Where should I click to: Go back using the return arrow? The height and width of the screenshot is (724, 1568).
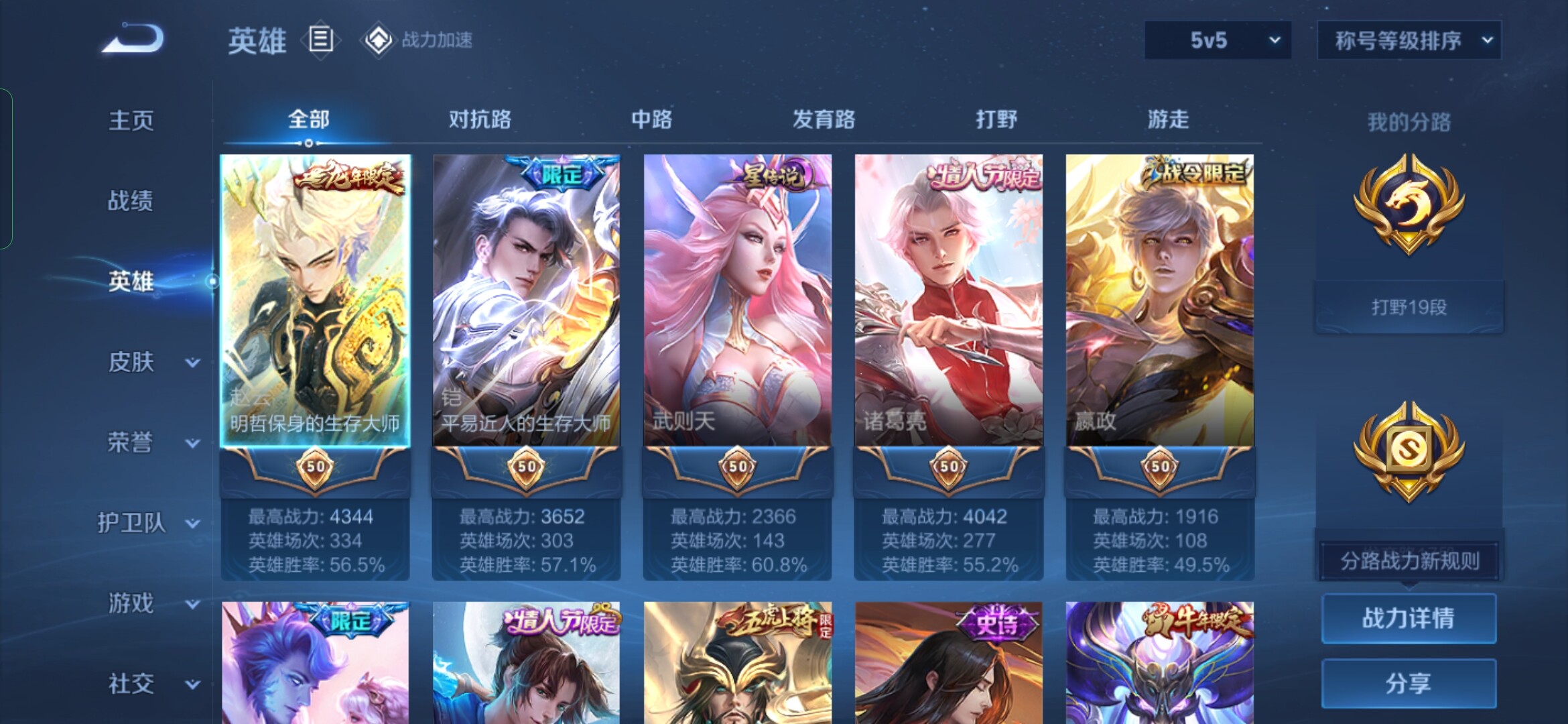pos(133,39)
